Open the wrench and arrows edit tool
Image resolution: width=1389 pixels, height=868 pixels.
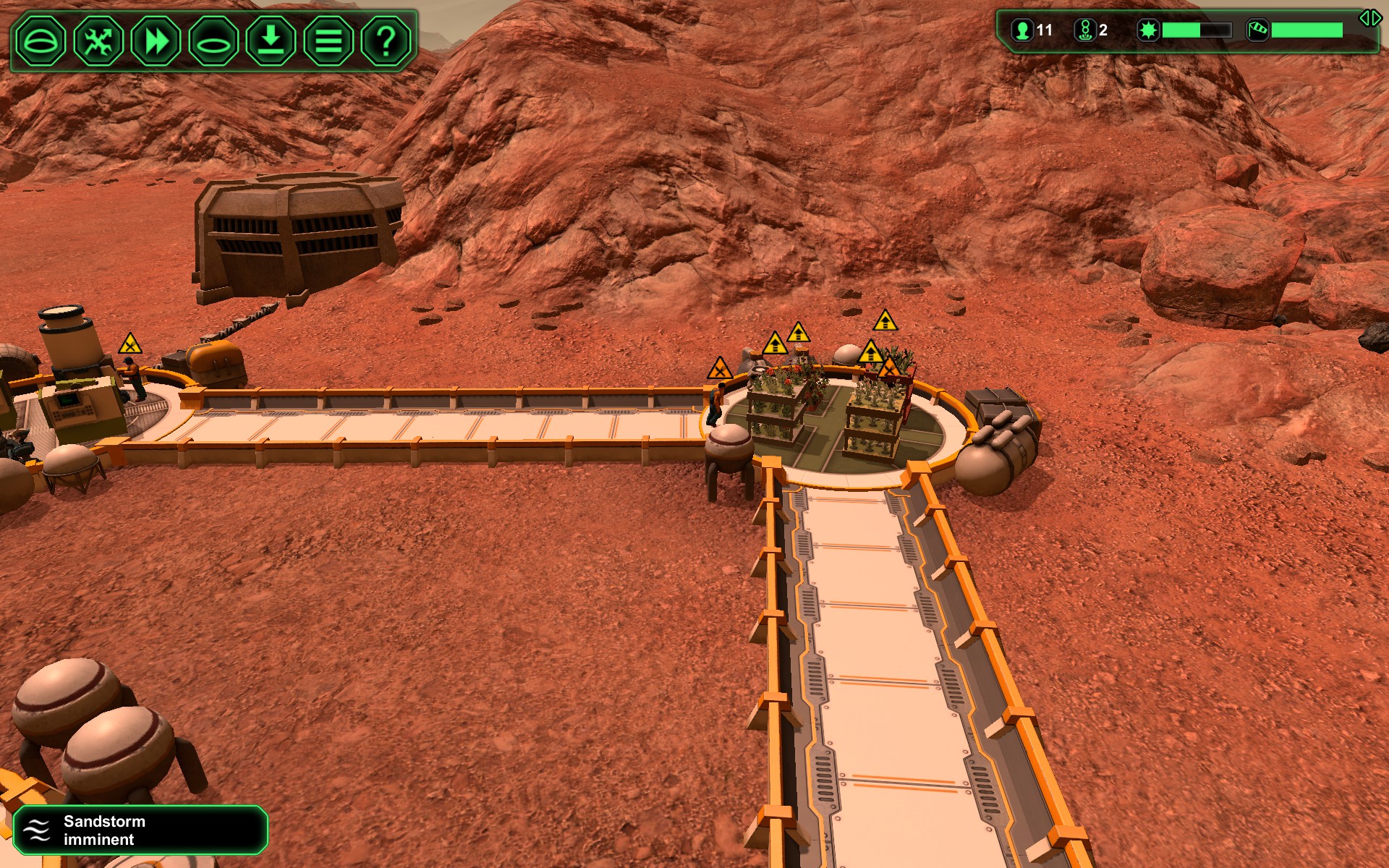98,41
